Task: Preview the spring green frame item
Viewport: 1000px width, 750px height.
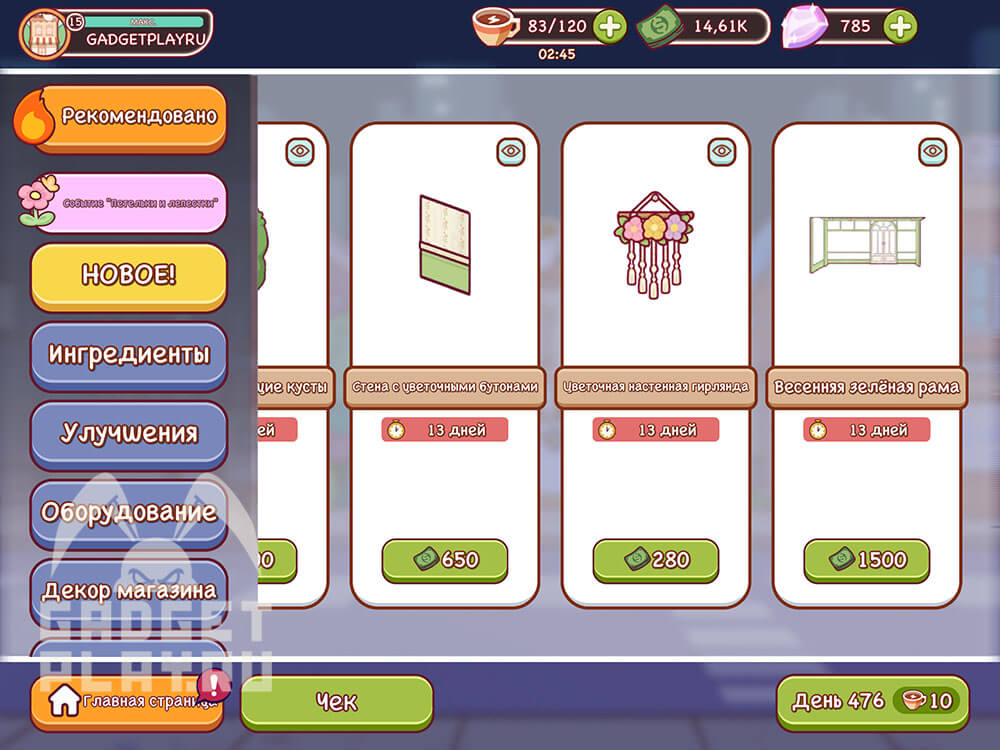Action: [x=933, y=152]
